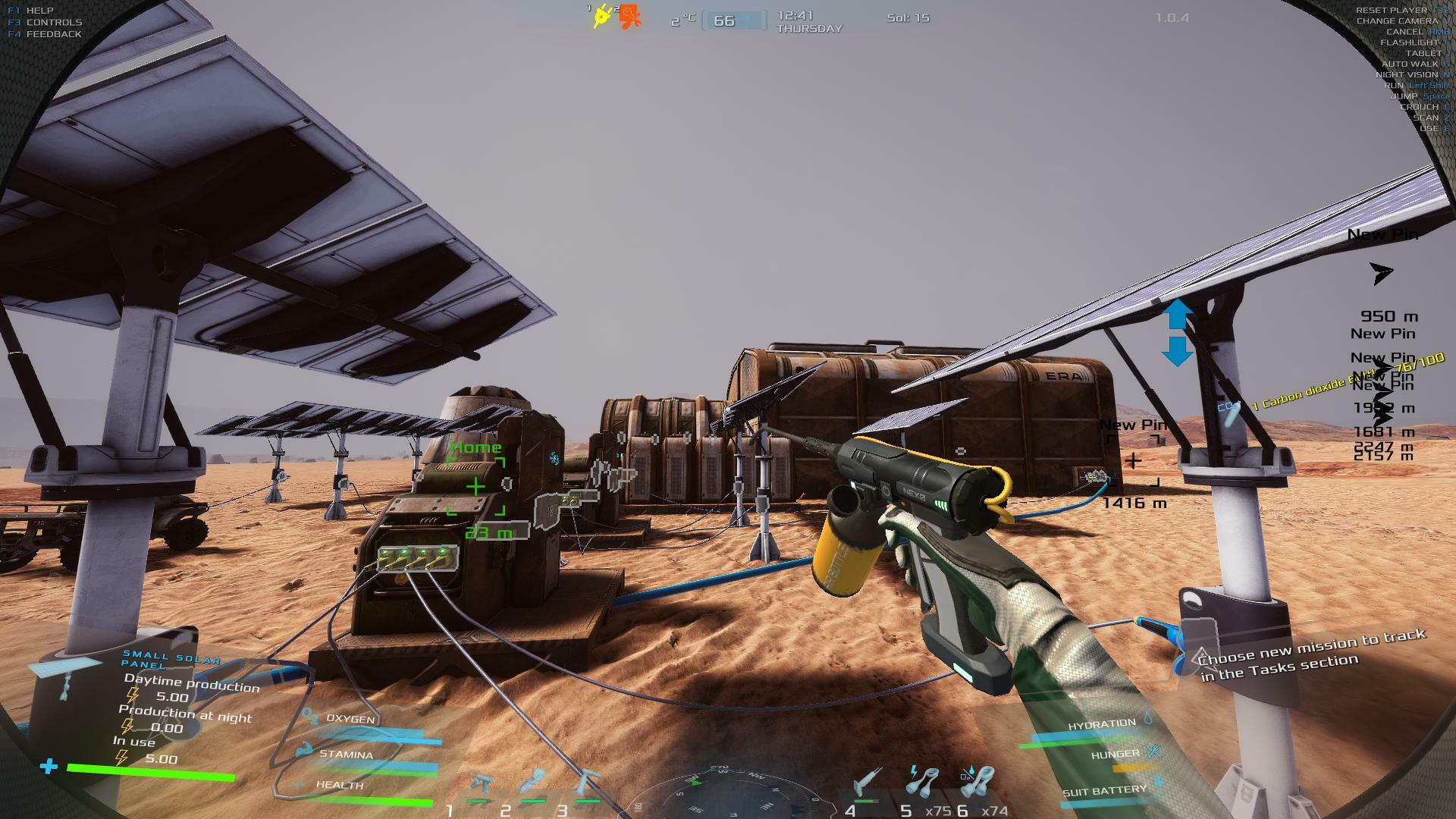Click the green Home waypoint marker
The width and height of the screenshot is (1456, 819).
(x=475, y=486)
